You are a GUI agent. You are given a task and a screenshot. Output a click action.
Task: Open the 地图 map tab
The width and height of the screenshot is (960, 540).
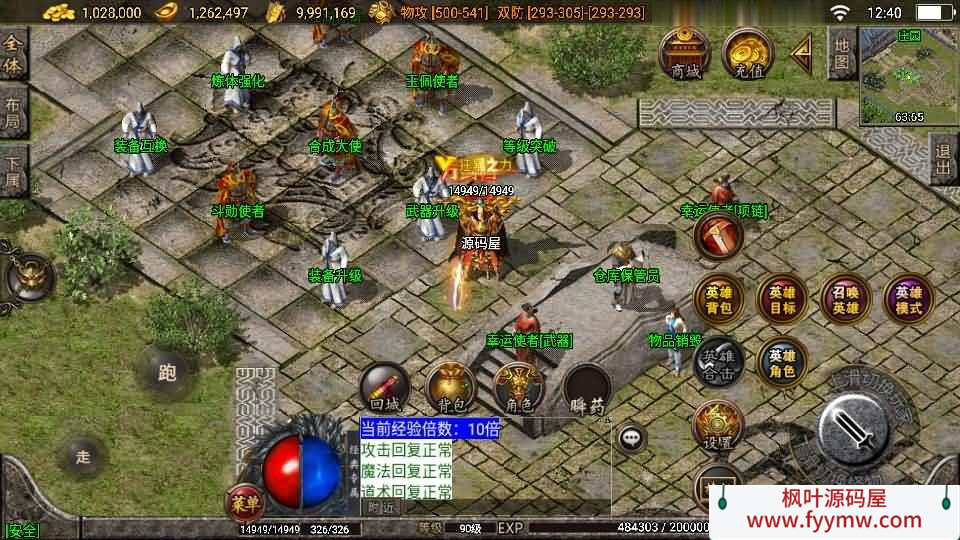[841, 54]
